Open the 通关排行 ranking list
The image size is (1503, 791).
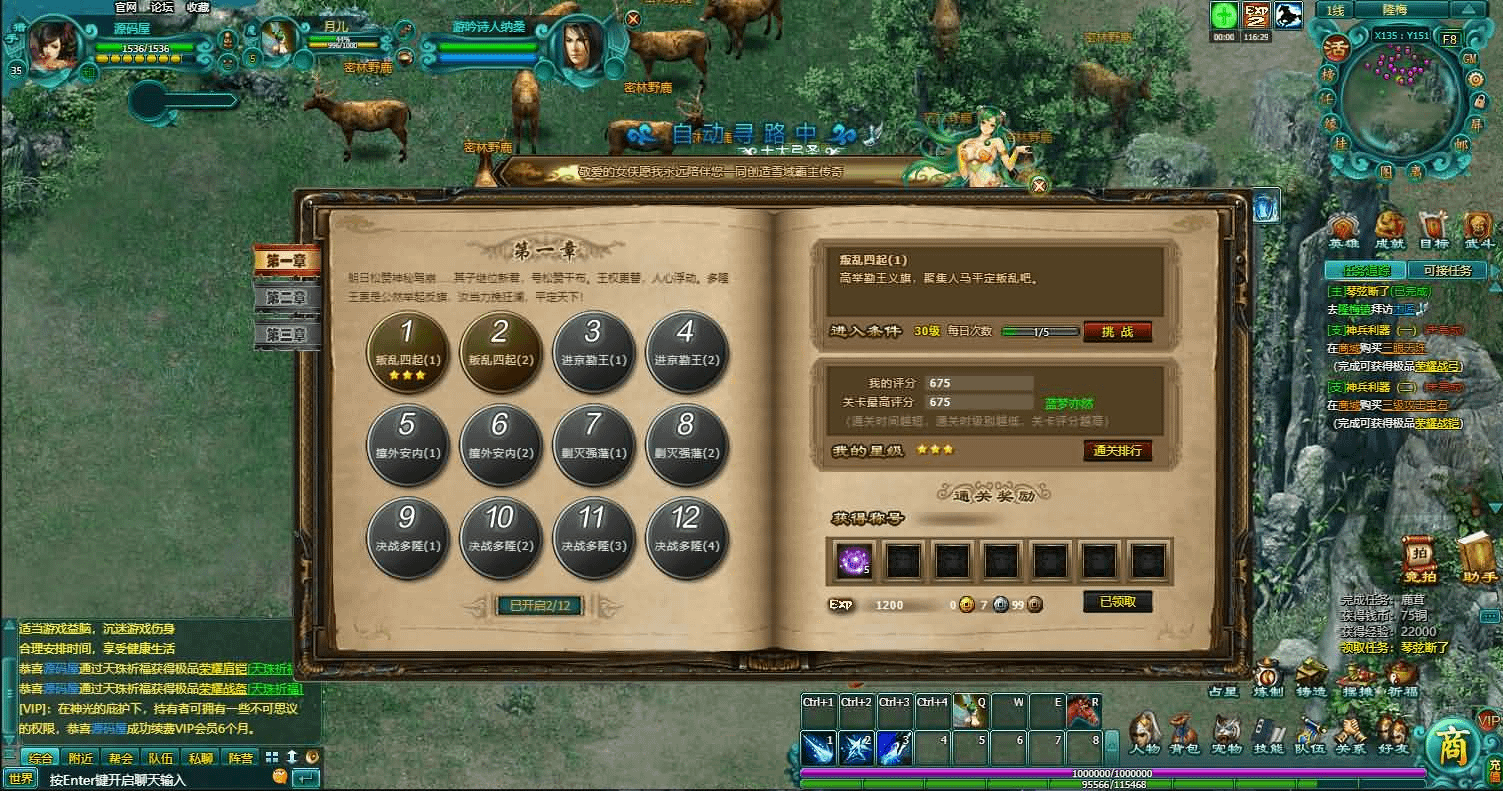pos(1117,451)
